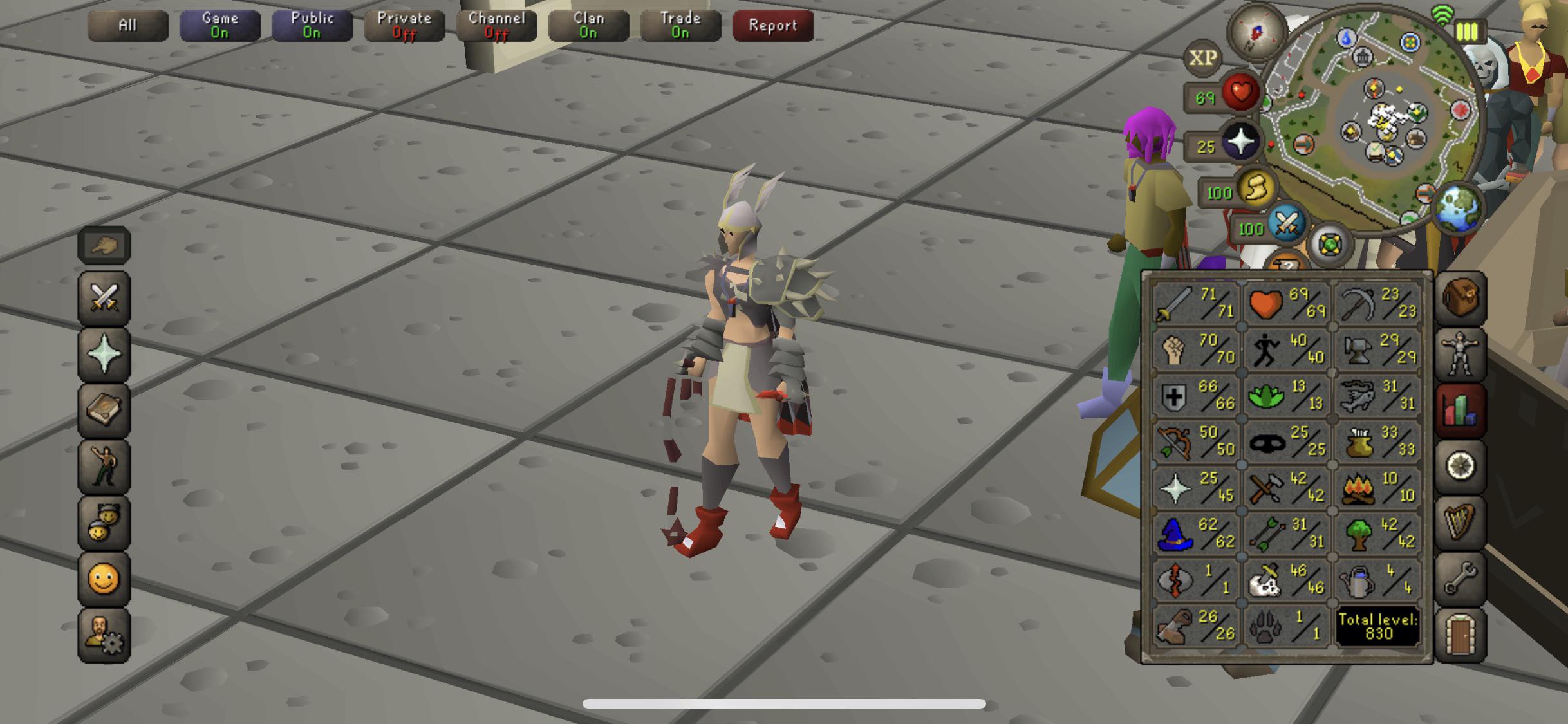Switch to the All chat tab
1568x724 pixels.
[x=128, y=26]
